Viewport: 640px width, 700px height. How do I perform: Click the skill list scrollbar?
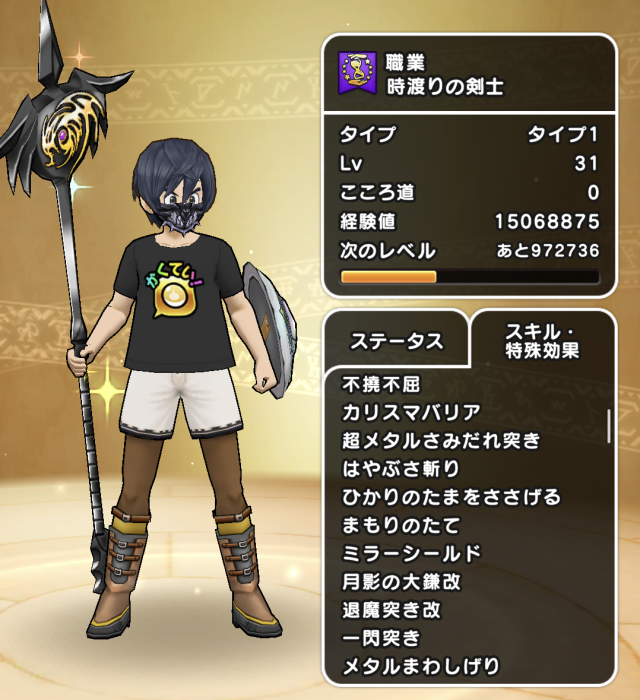(x=609, y=424)
